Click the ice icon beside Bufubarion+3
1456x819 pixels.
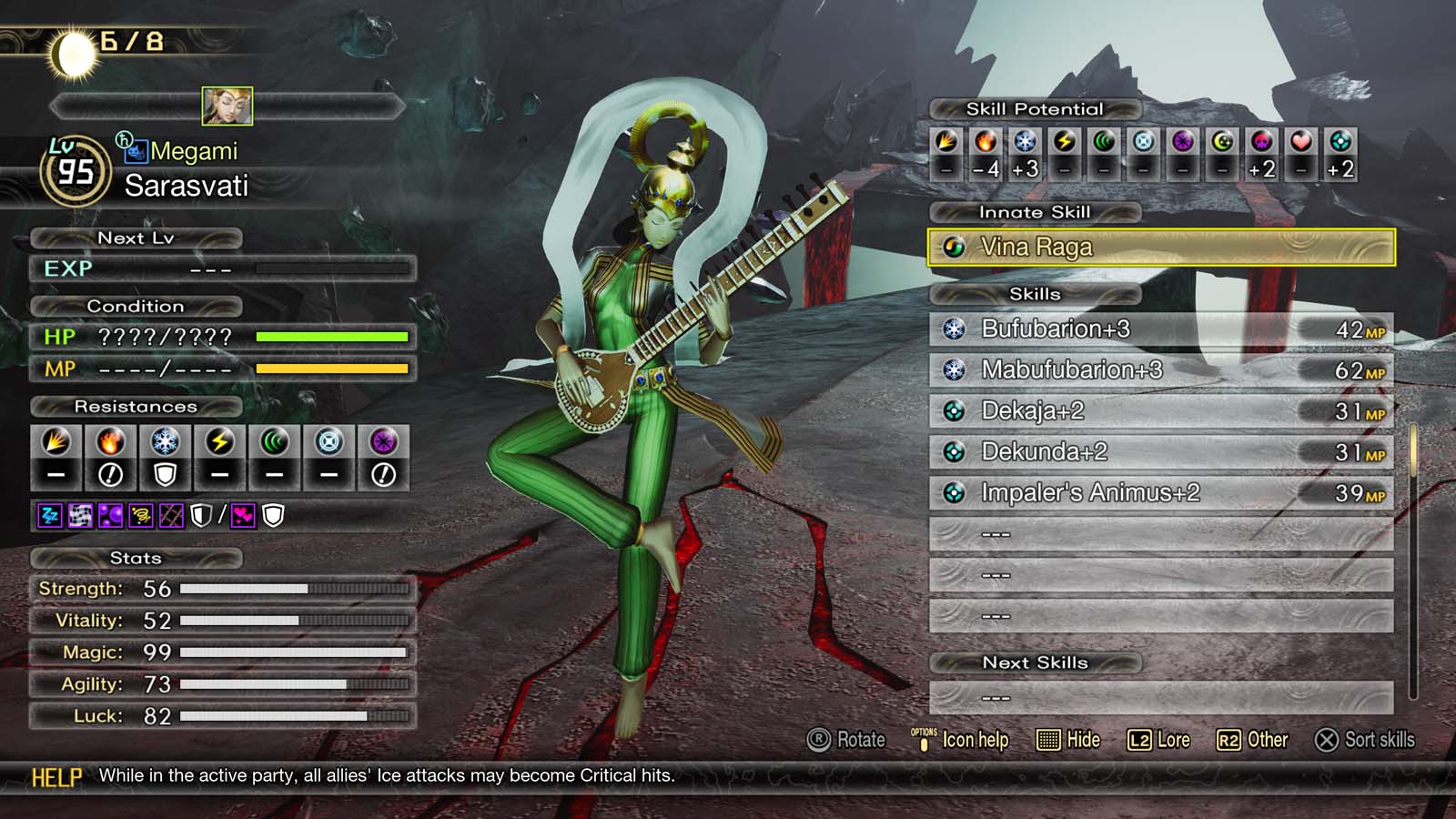tap(955, 329)
